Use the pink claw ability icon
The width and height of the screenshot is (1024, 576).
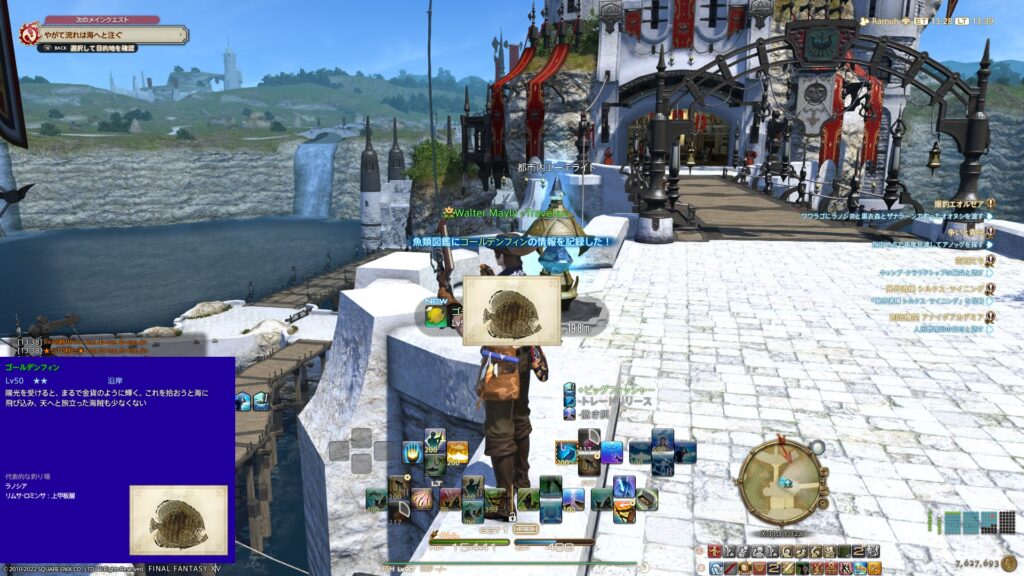pyautogui.click(x=421, y=498)
